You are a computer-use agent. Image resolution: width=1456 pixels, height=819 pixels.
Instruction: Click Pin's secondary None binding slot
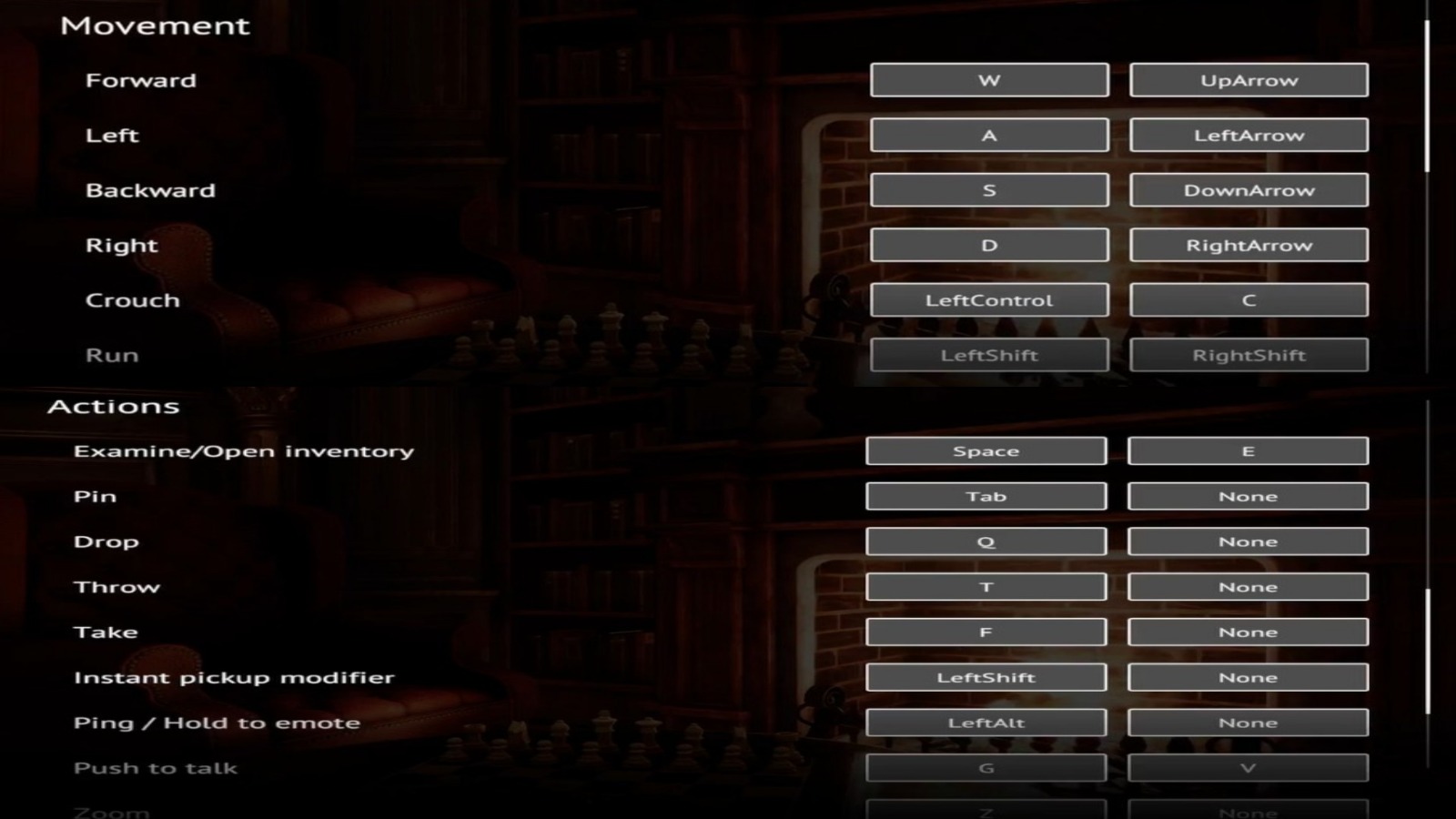point(1249,496)
